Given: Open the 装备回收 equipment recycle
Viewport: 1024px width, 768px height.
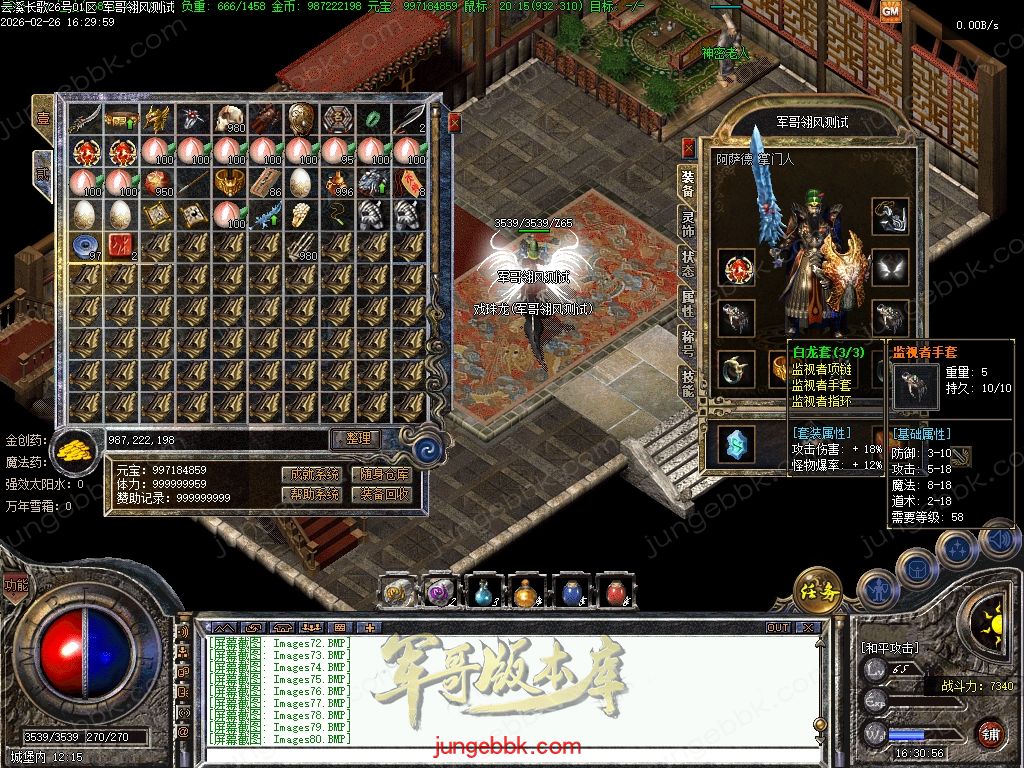Looking at the screenshot, I should (x=384, y=494).
